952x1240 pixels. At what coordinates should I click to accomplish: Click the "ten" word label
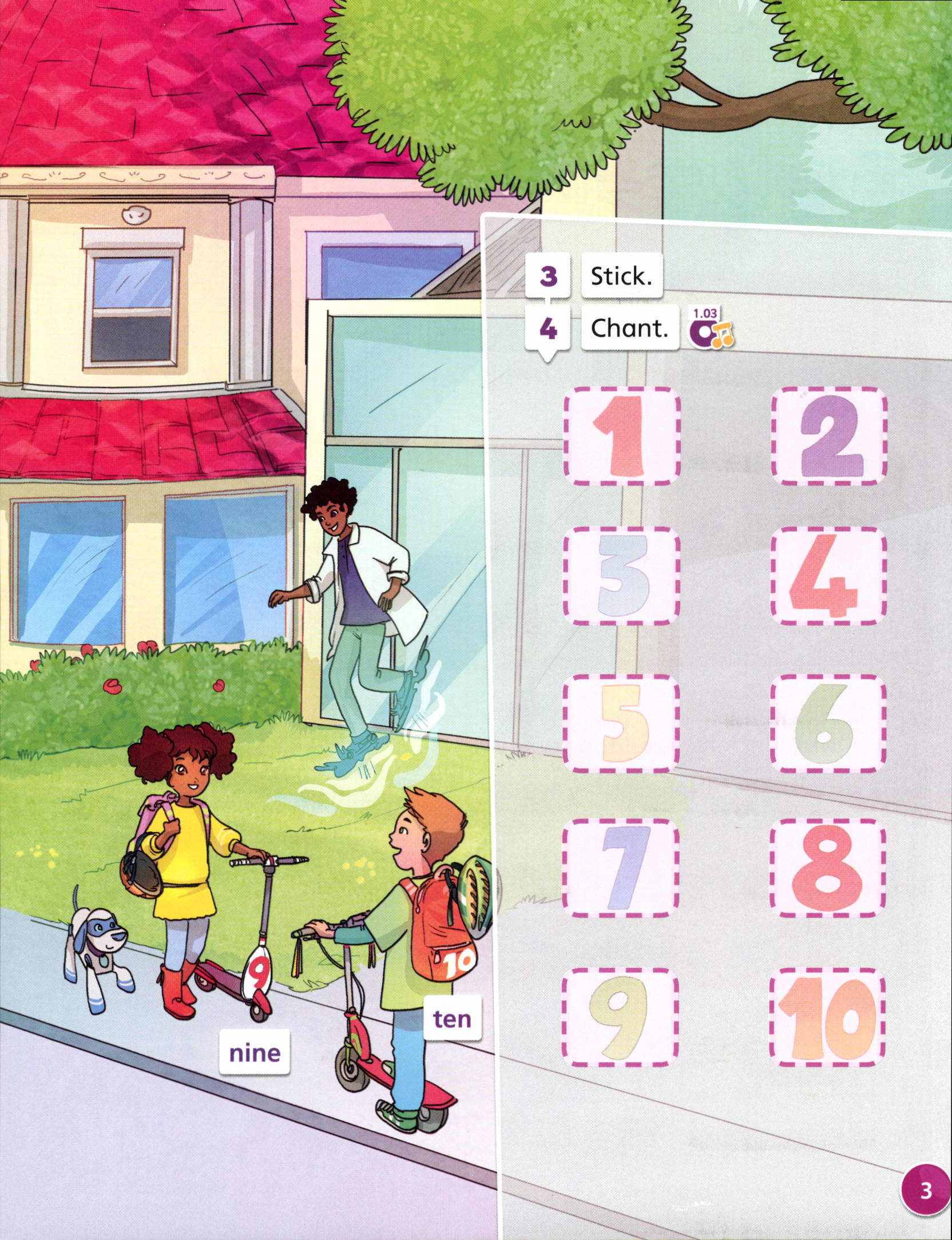pyautogui.click(x=452, y=1019)
